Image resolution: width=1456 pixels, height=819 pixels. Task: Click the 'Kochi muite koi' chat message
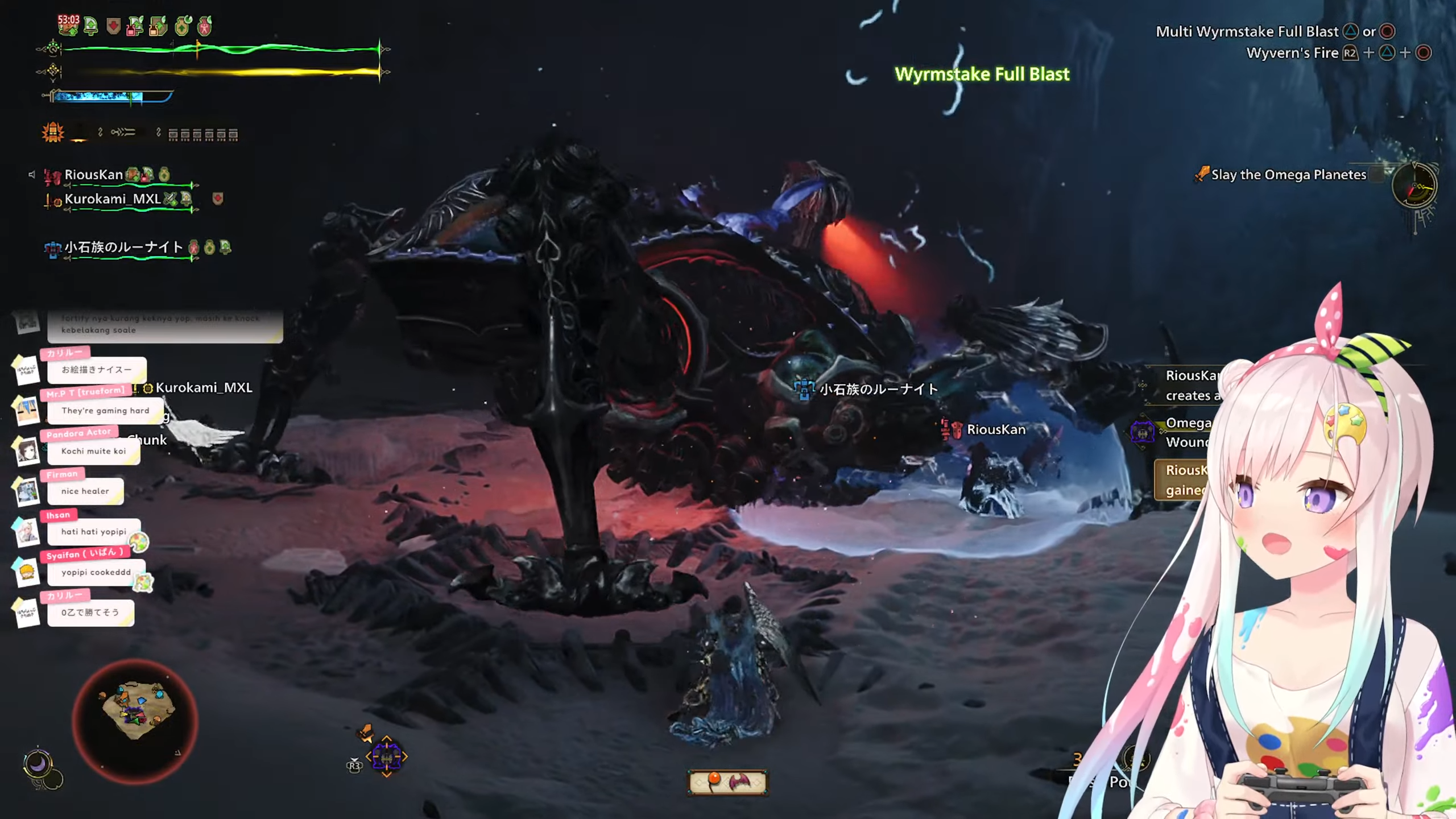coord(94,451)
